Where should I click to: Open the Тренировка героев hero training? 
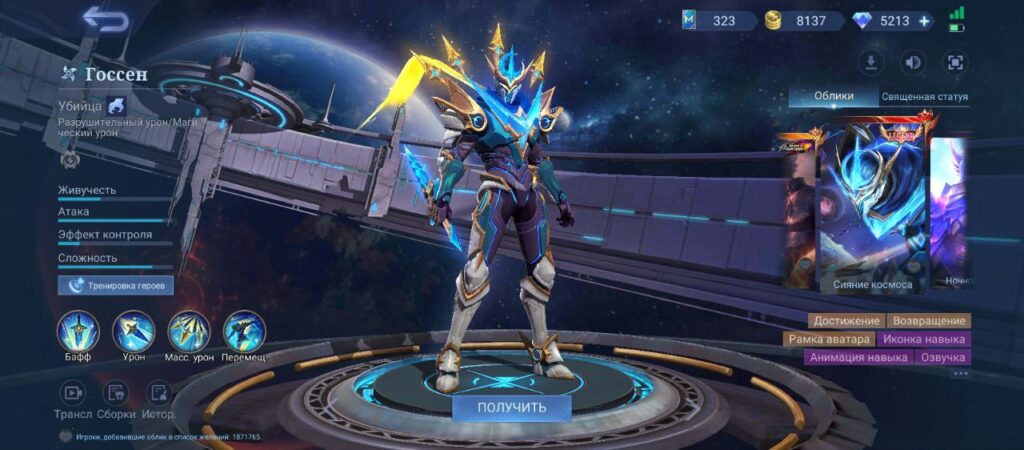[x=116, y=286]
